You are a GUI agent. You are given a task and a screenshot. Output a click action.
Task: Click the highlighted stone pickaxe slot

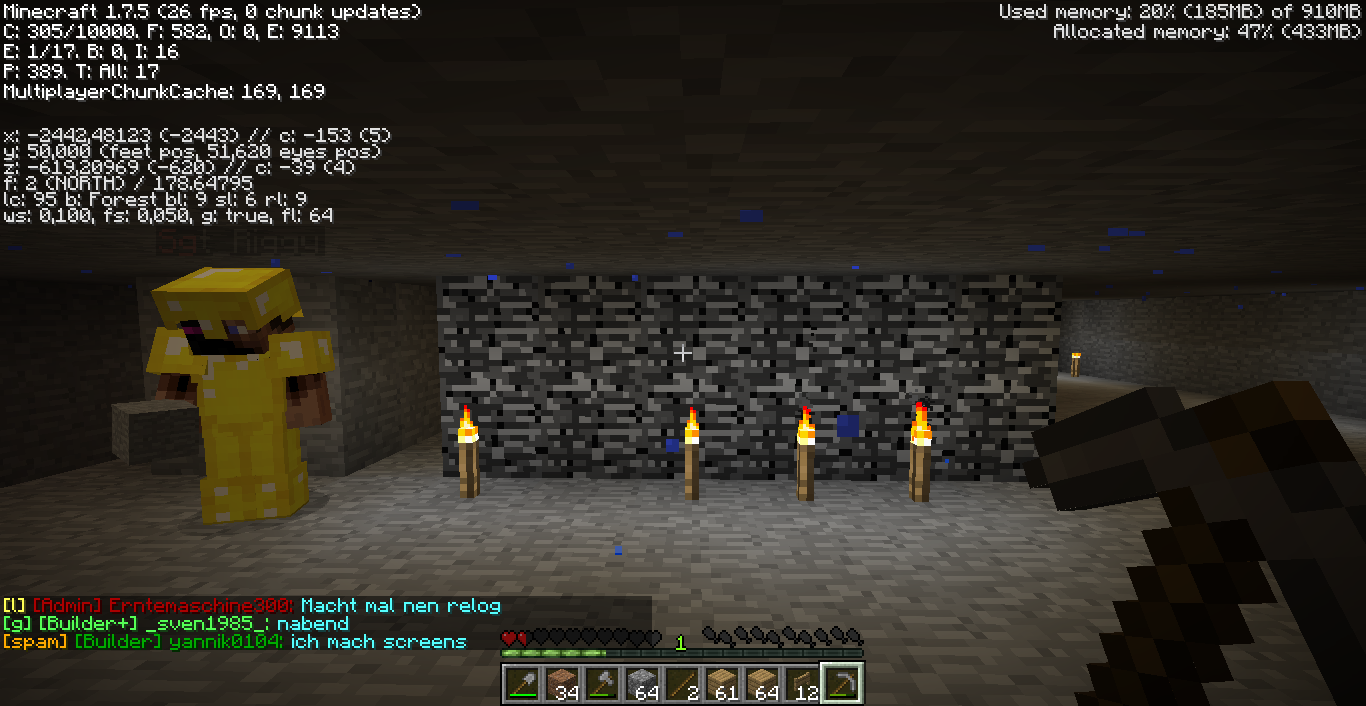pyautogui.click(x=842, y=684)
